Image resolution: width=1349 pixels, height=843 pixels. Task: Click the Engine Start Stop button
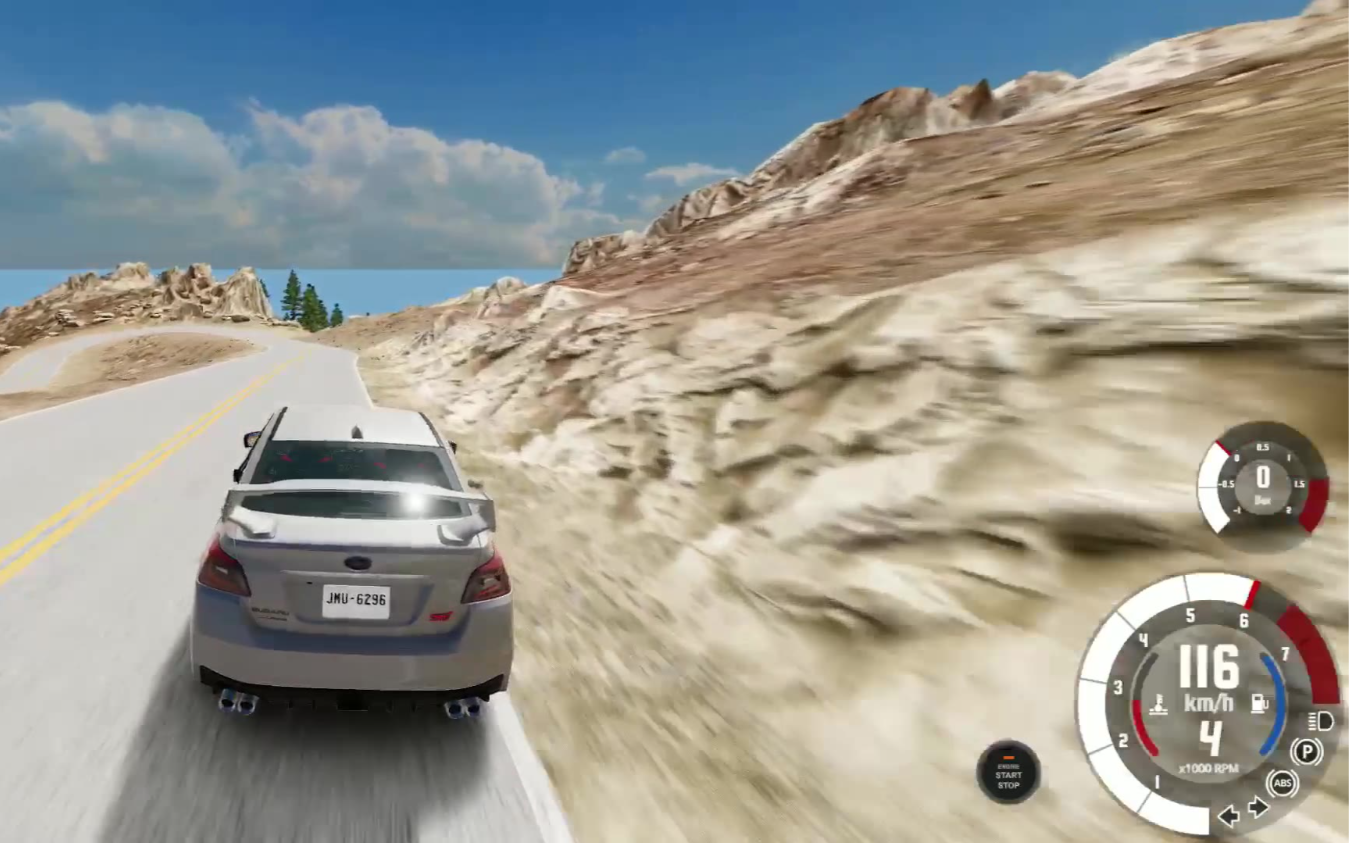coord(1008,772)
